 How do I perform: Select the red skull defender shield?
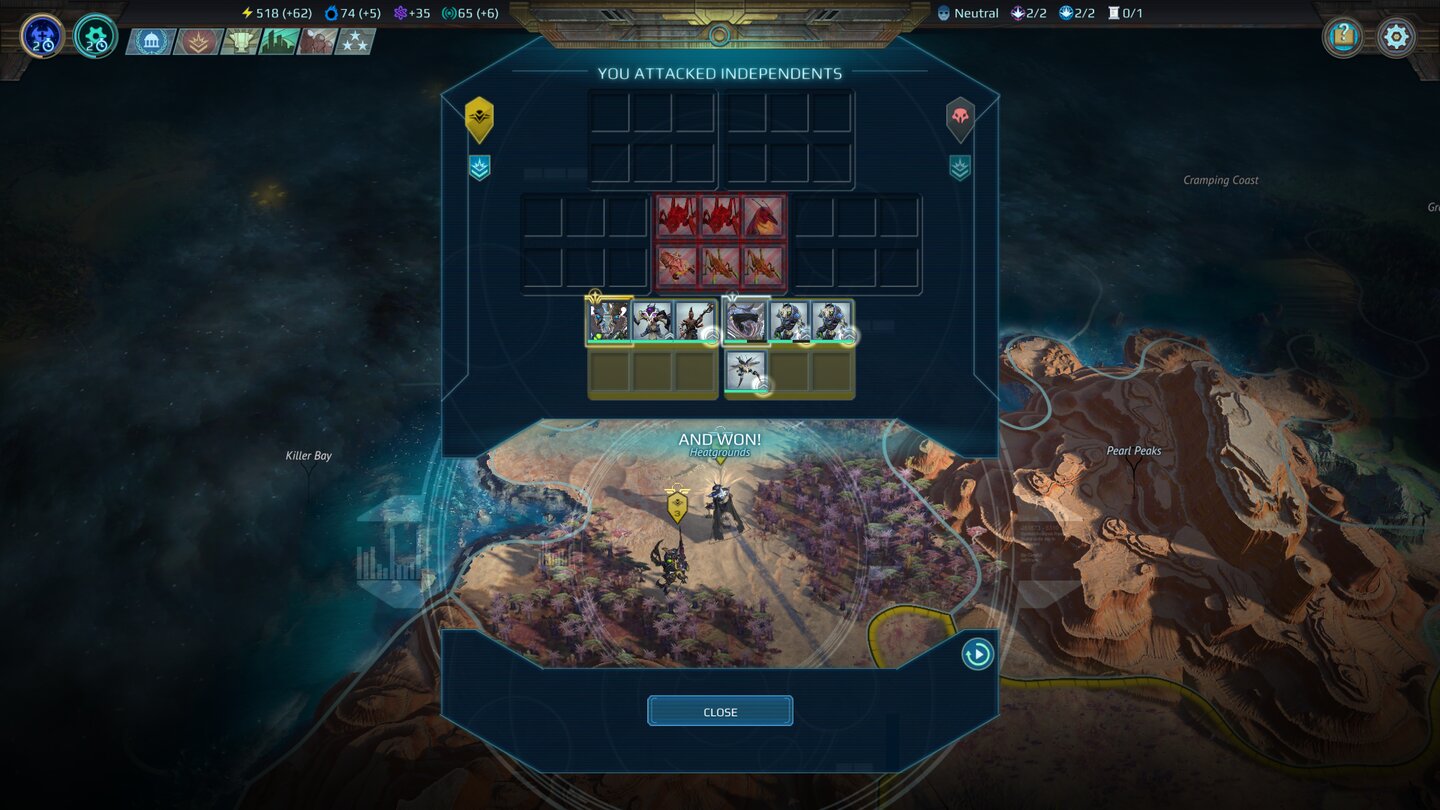pyautogui.click(x=960, y=118)
